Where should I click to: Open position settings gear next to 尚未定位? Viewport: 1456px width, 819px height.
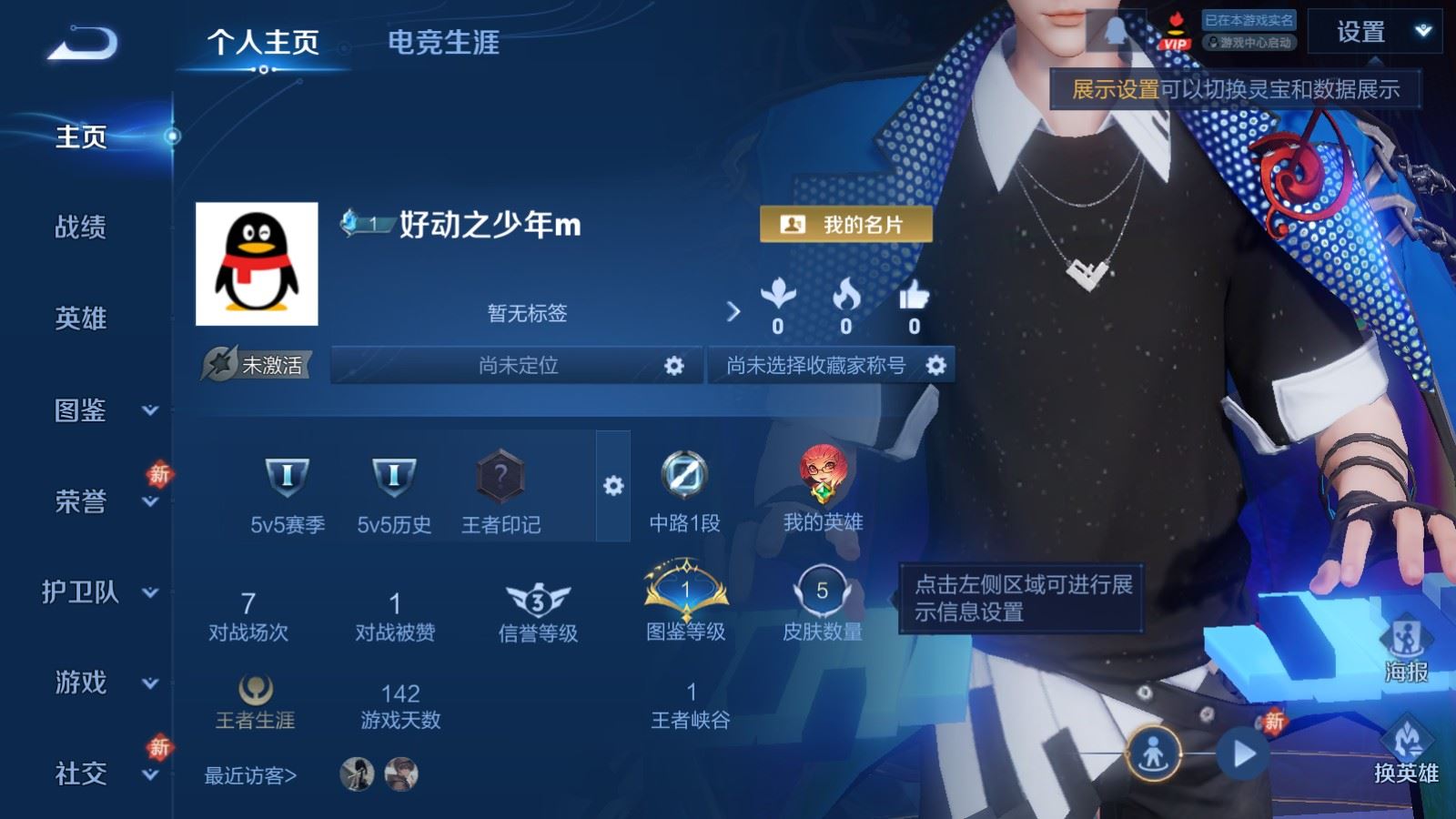pos(674,367)
